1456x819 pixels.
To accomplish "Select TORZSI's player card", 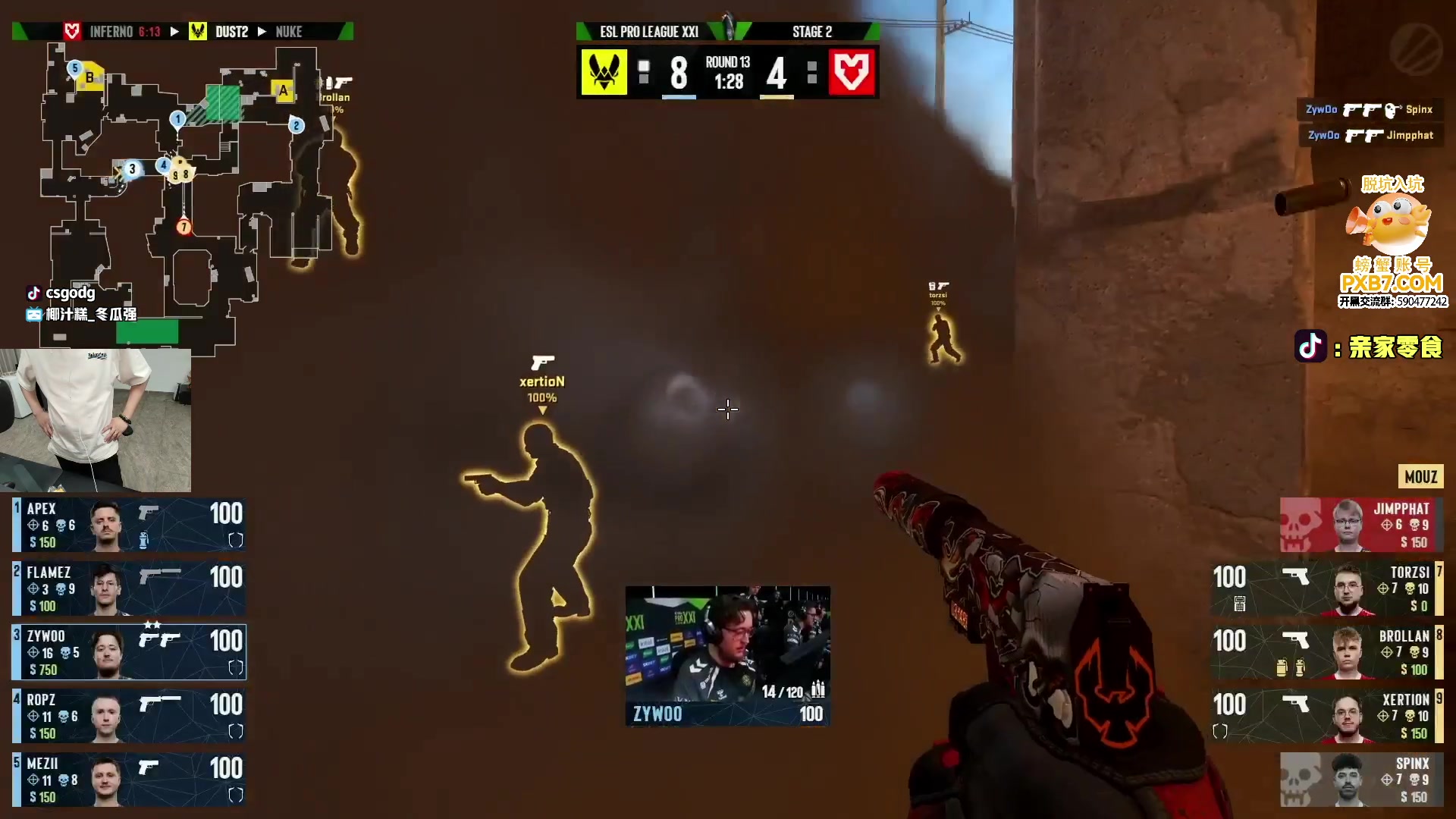I will (x=1327, y=588).
